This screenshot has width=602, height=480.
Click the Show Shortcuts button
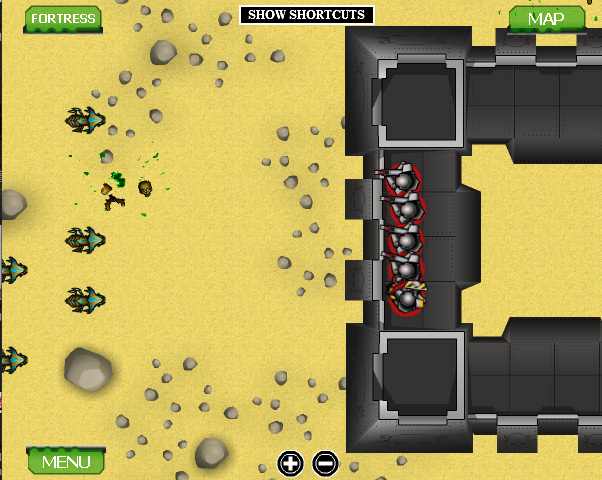pos(307,15)
